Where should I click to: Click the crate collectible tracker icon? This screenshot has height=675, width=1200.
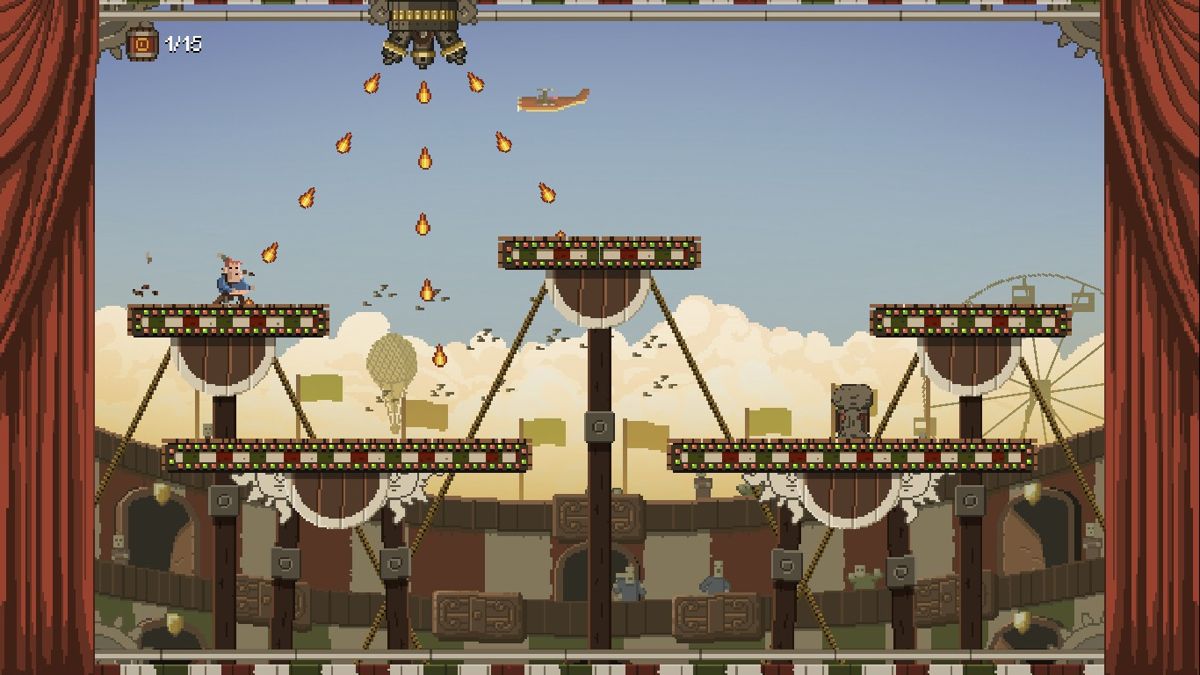pos(143,44)
